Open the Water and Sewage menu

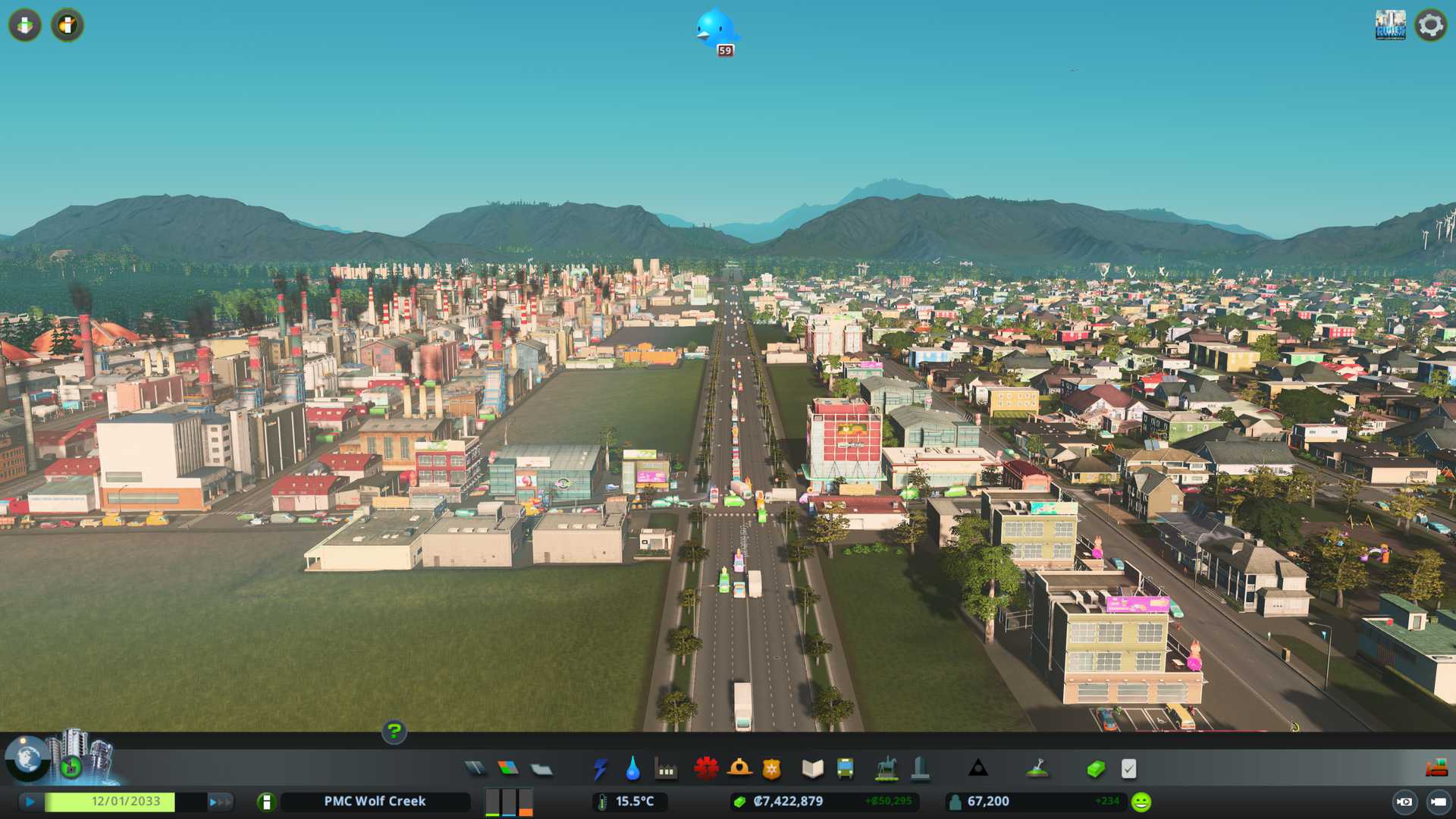[632, 769]
